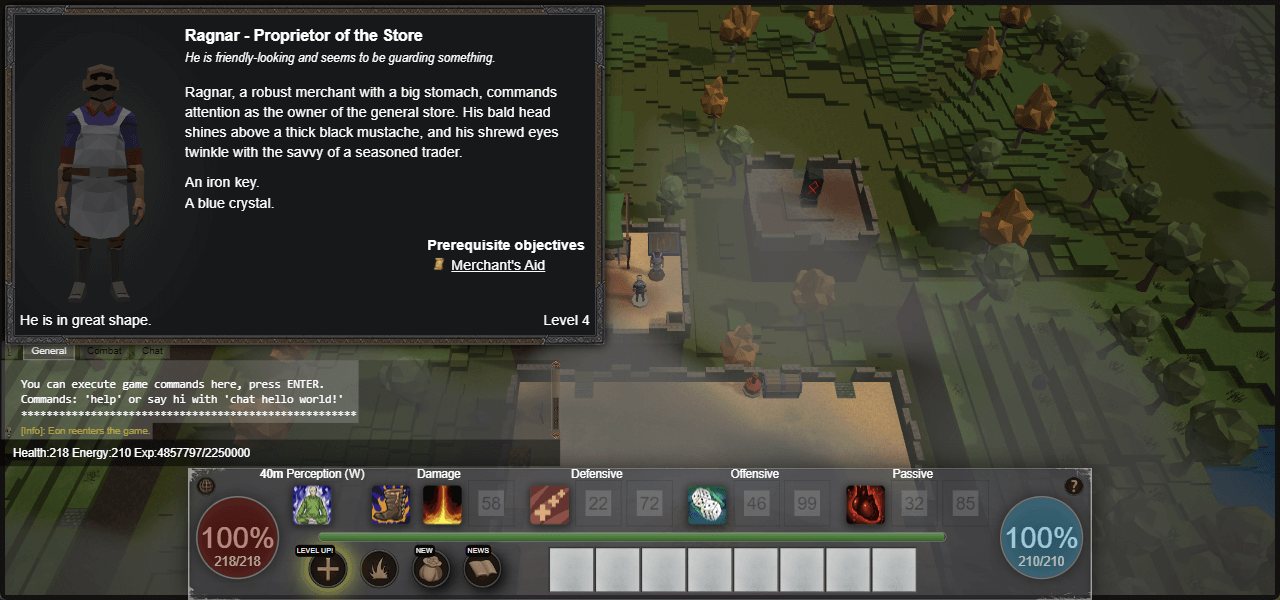Open the bag marked New
1280x600 pixels.
(432, 570)
